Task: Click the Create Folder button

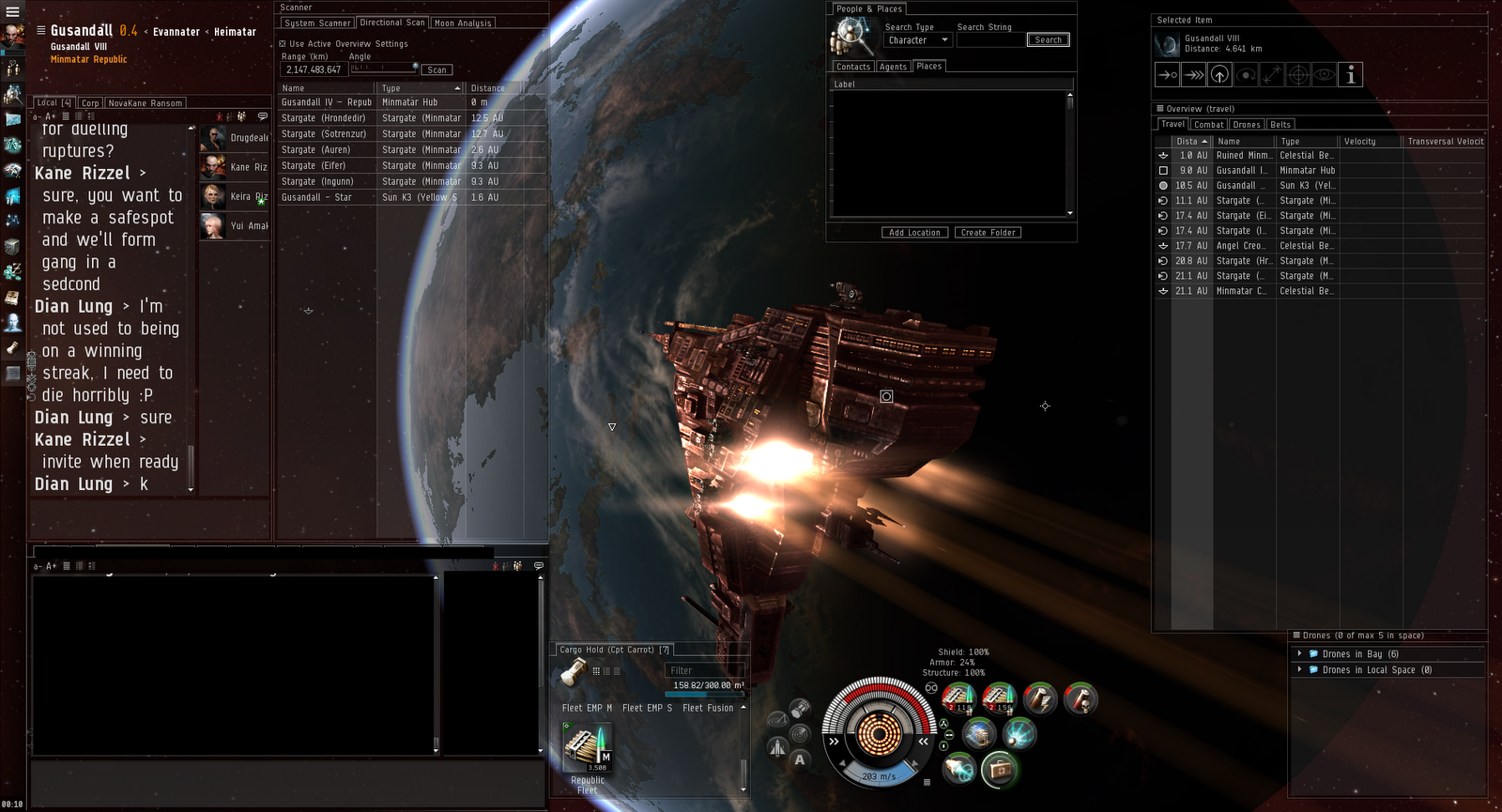Action: click(x=989, y=233)
